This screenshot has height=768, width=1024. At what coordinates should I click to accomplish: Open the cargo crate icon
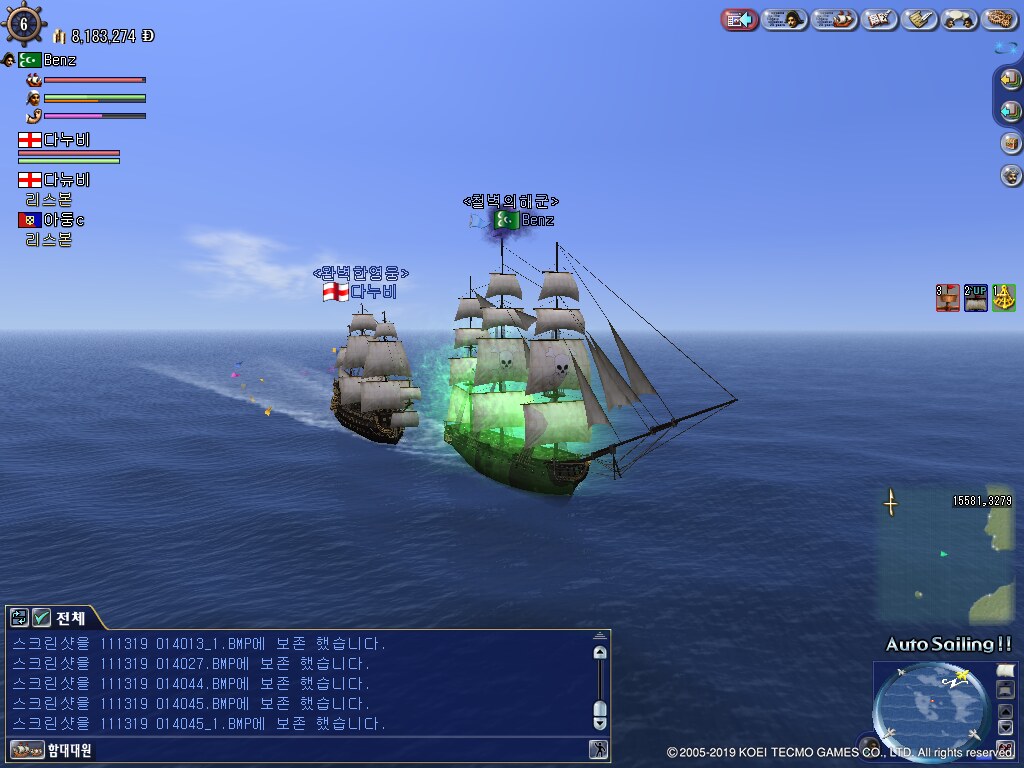click(x=1011, y=143)
